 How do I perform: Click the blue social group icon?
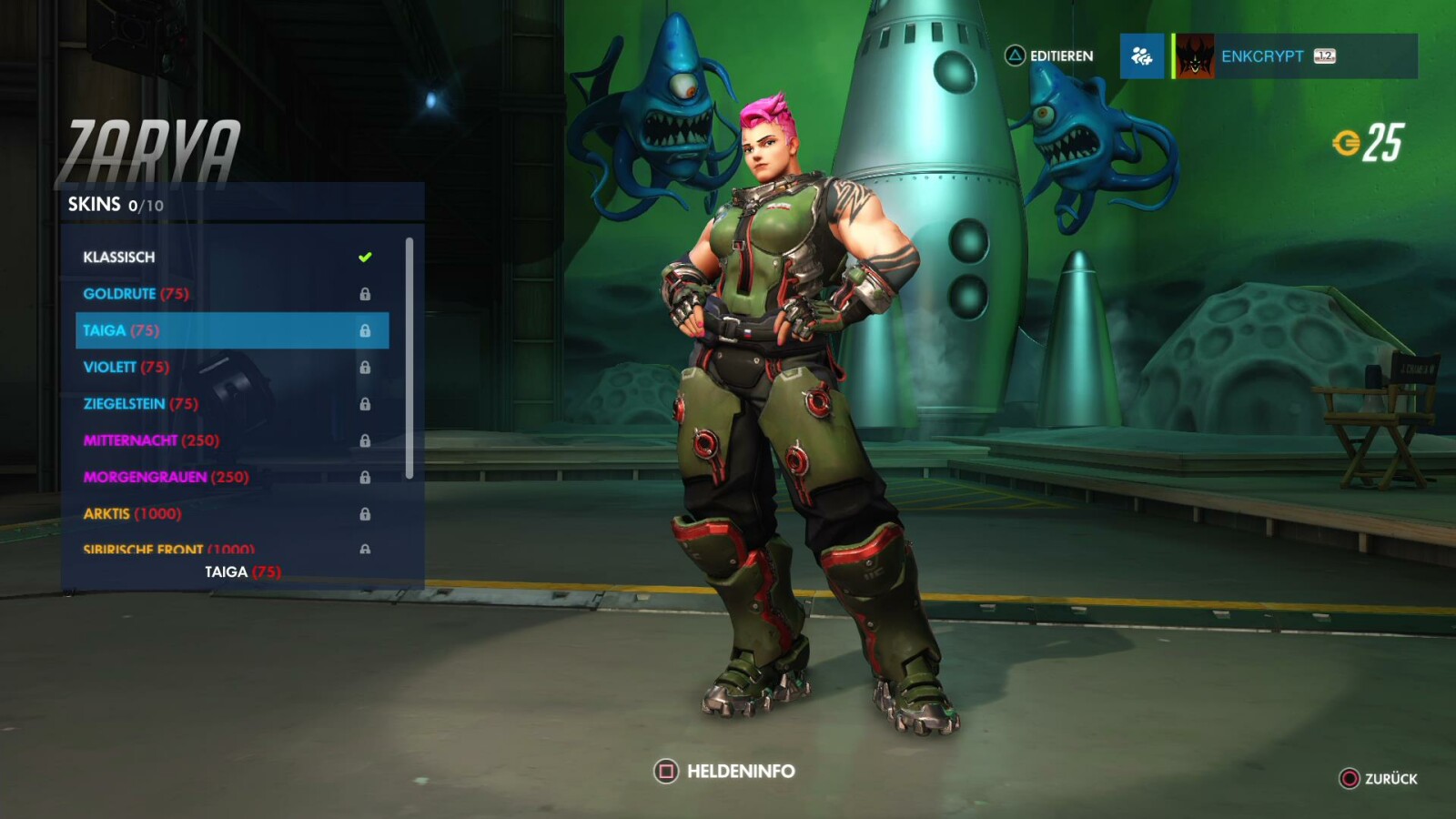click(x=1142, y=56)
